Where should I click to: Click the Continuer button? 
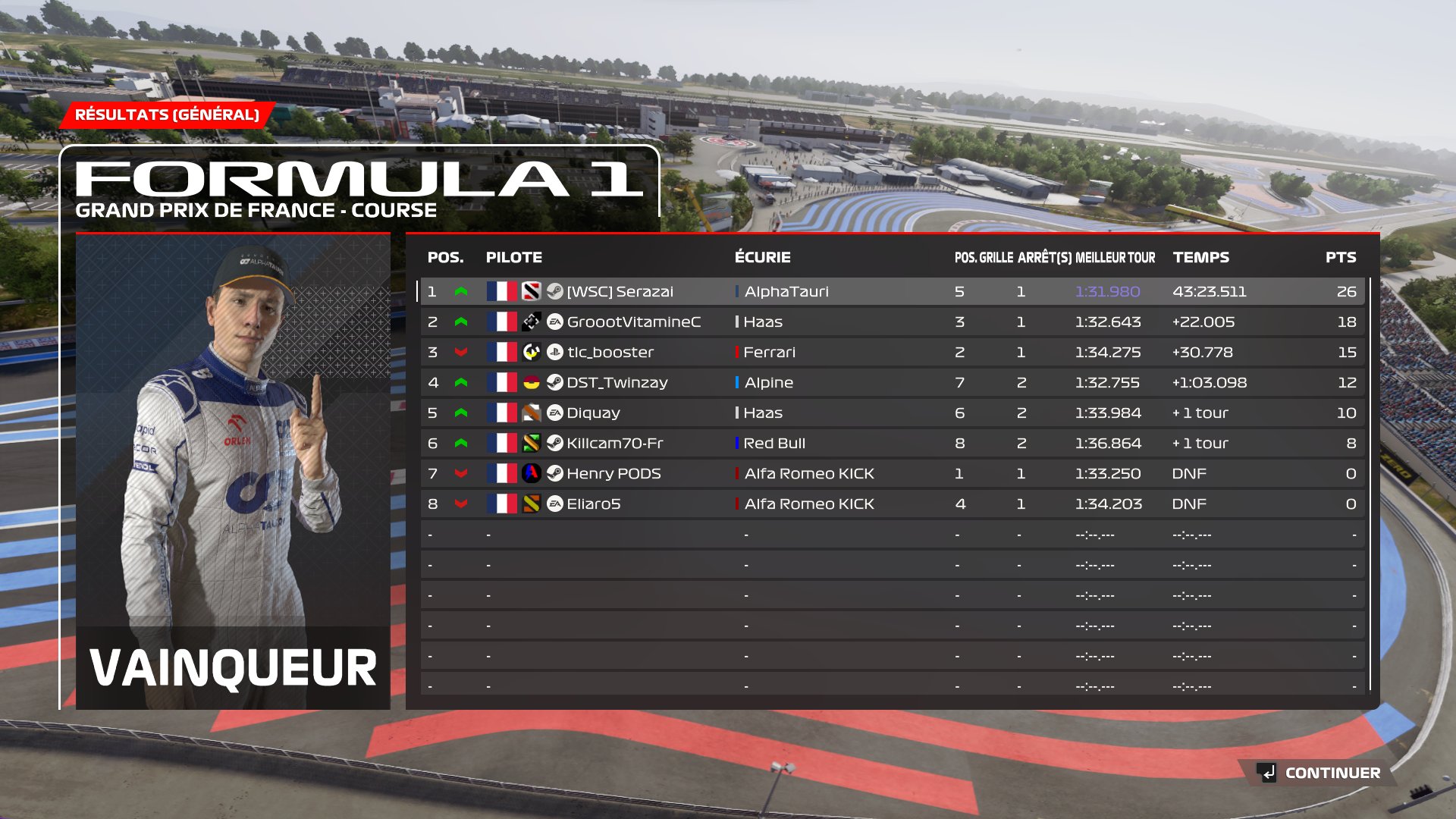tap(1319, 773)
